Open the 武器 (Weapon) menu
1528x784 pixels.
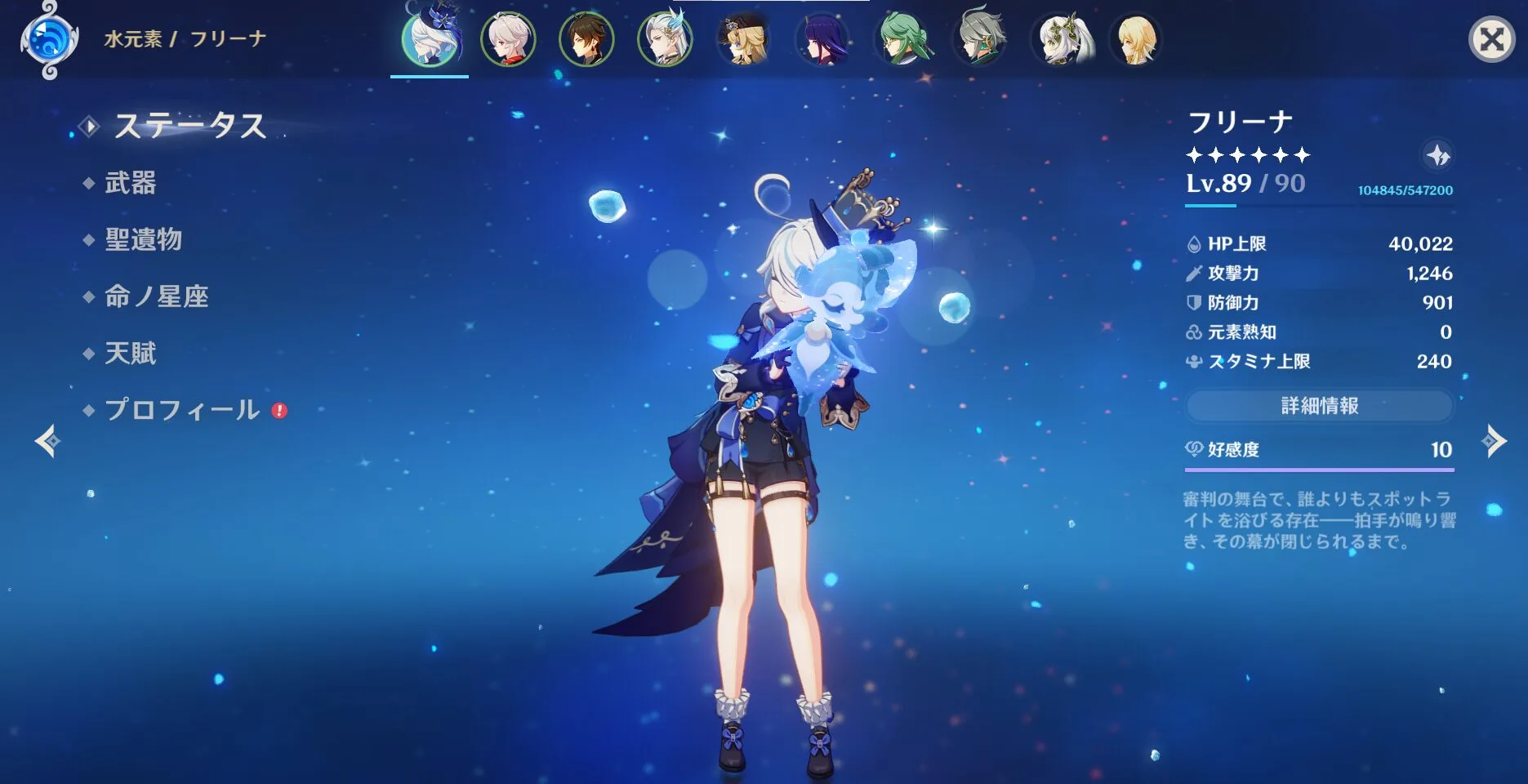pos(130,183)
